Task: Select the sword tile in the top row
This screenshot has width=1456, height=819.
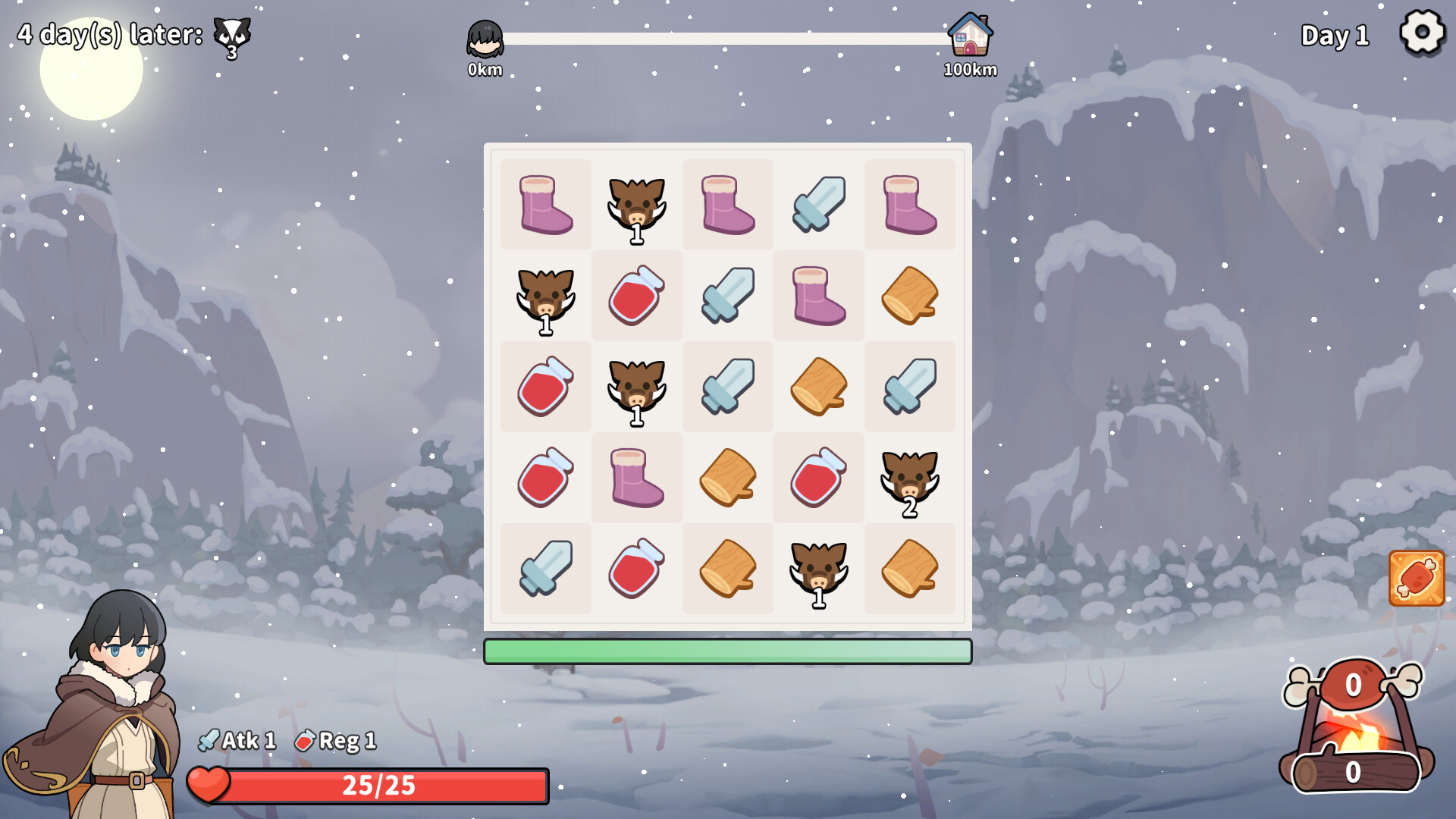Action: click(817, 205)
